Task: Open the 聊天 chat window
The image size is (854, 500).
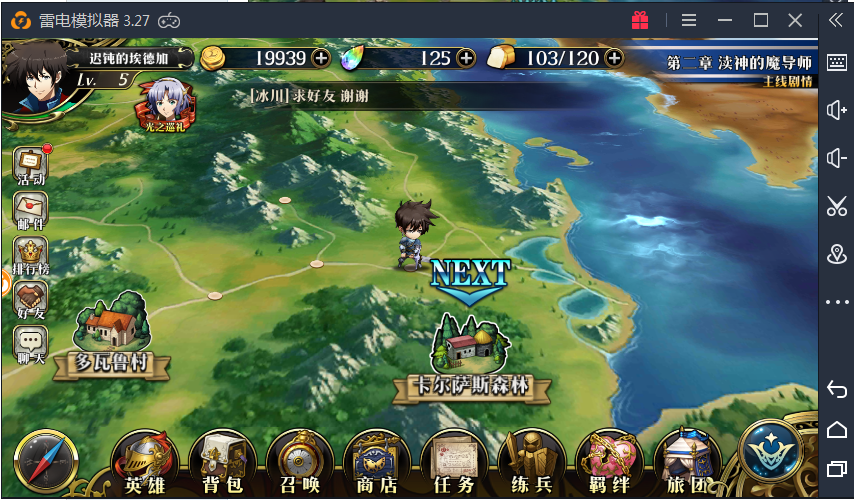Action: tap(30, 345)
